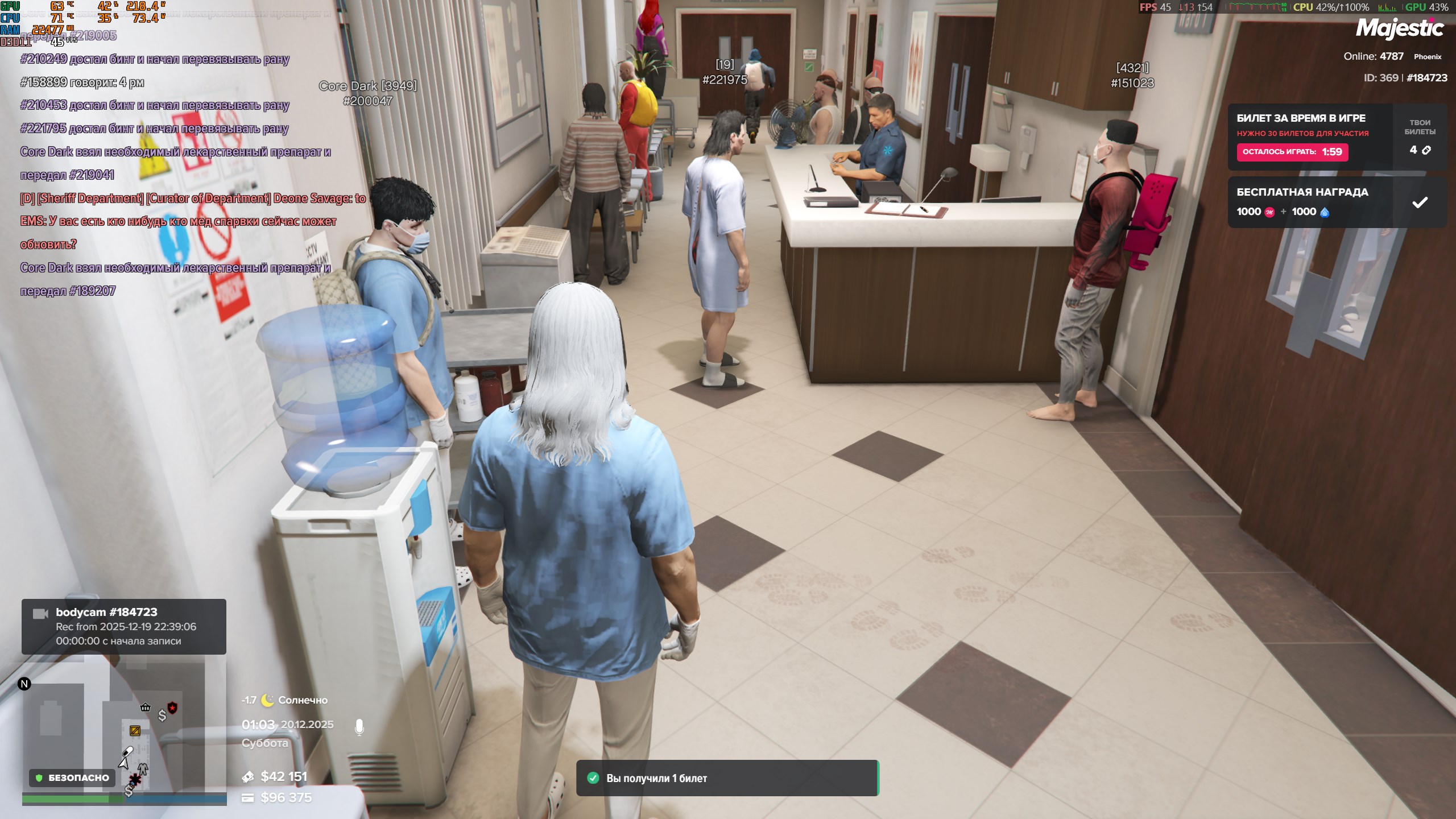Click the microphone icon
The height and width of the screenshot is (819, 1456).
click(x=359, y=727)
